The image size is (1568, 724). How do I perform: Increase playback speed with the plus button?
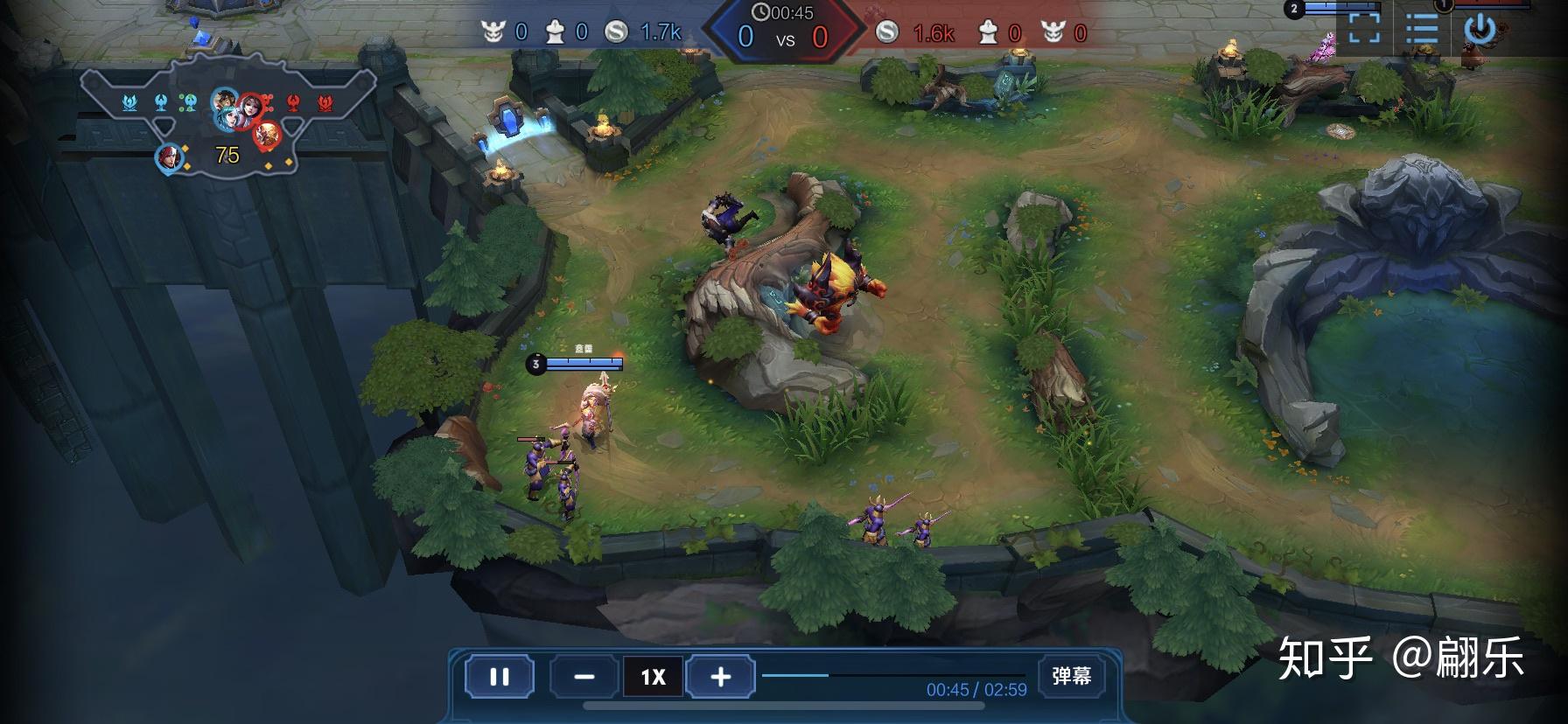pos(719,677)
